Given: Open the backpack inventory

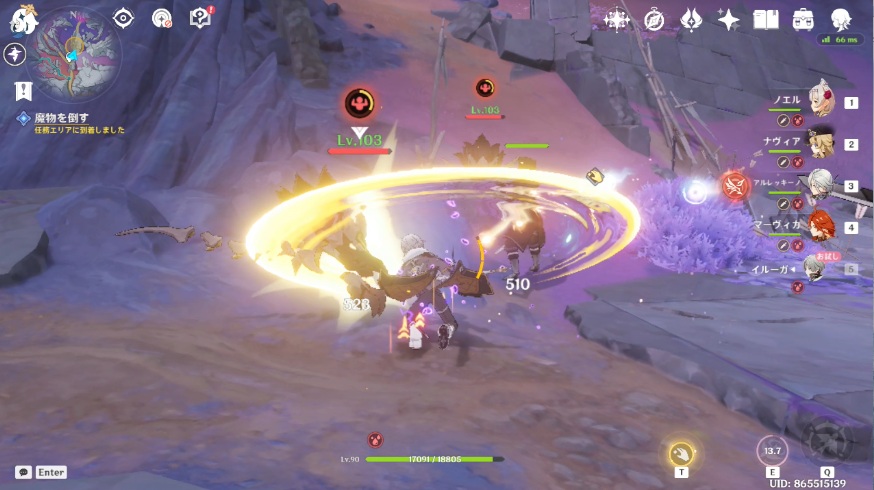Looking at the screenshot, I should [x=802, y=19].
